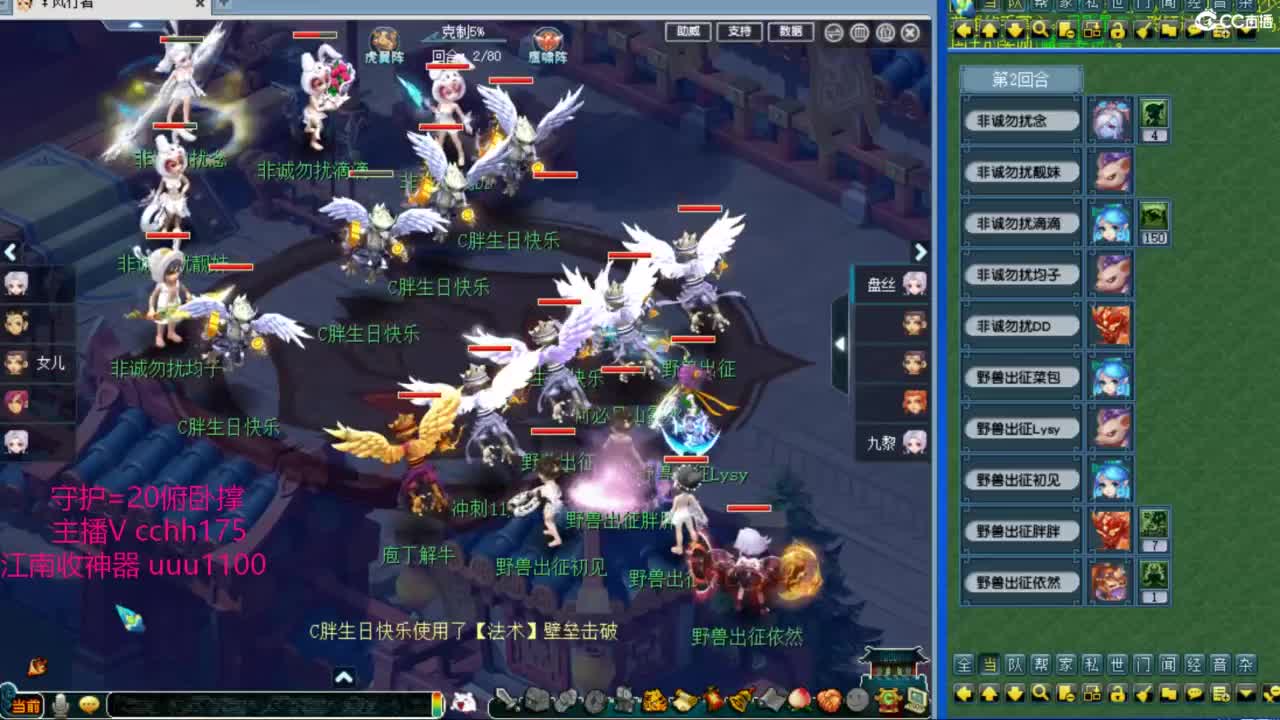Viewport: 1280px width, 720px height.
Task: Select the 世 world chat channel tab
Action: (1116, 663)
